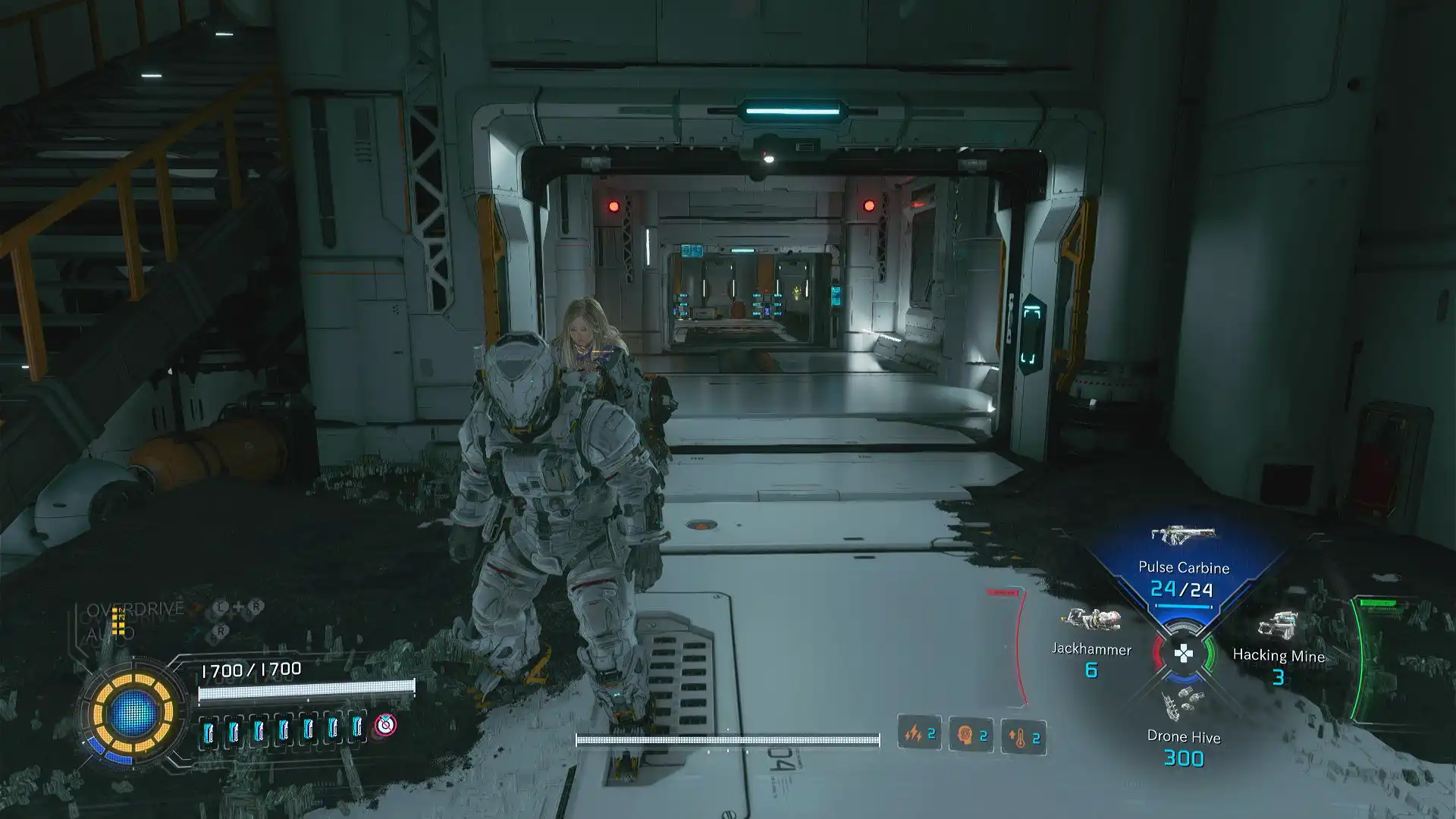The width and height of the screenshot is (1456, 819).
Task: Click the Drone Hive 300 ammo count
Action: coord(1184,758)
